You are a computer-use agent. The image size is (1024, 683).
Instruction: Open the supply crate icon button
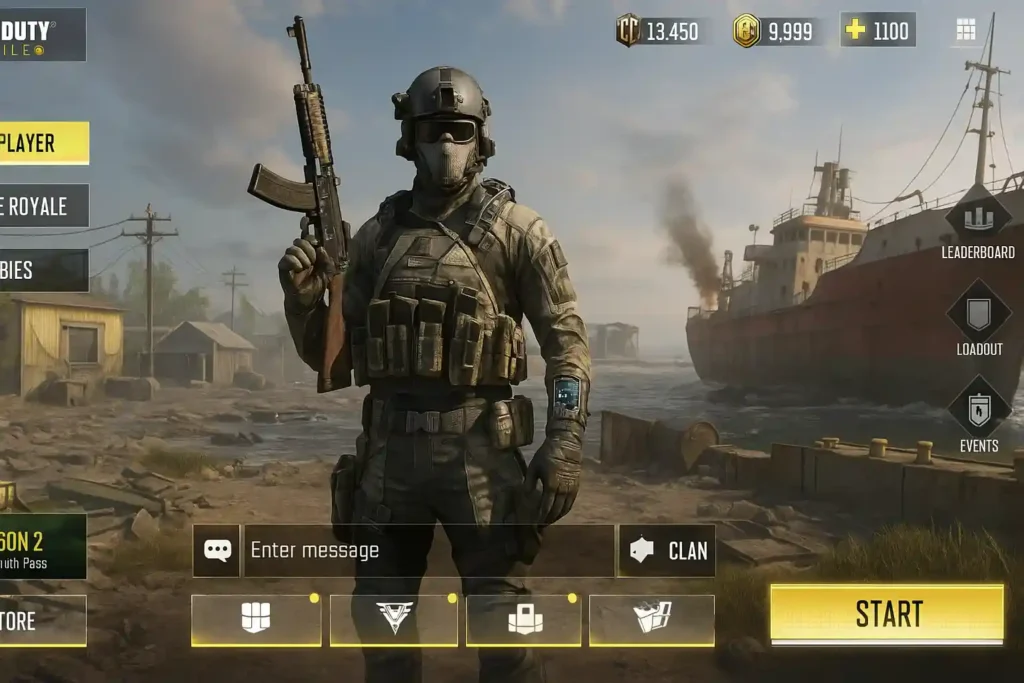click(652, 620)
